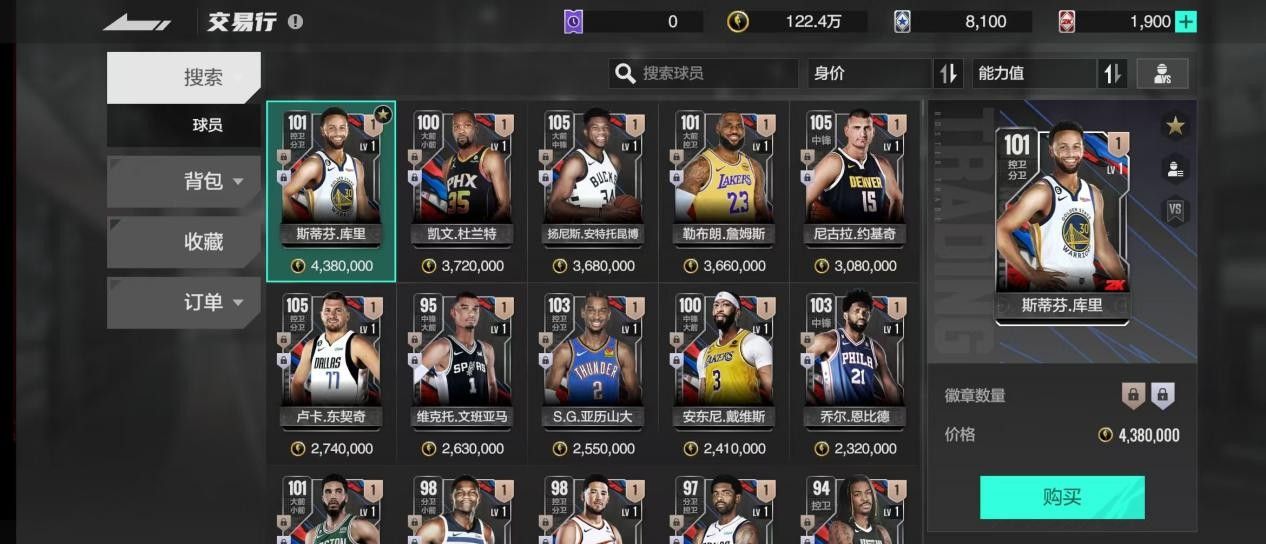The height and width of the screenshot is (544, 1266).
Task: Go back using the top-left logo arrow
Action: pos(137,22)
